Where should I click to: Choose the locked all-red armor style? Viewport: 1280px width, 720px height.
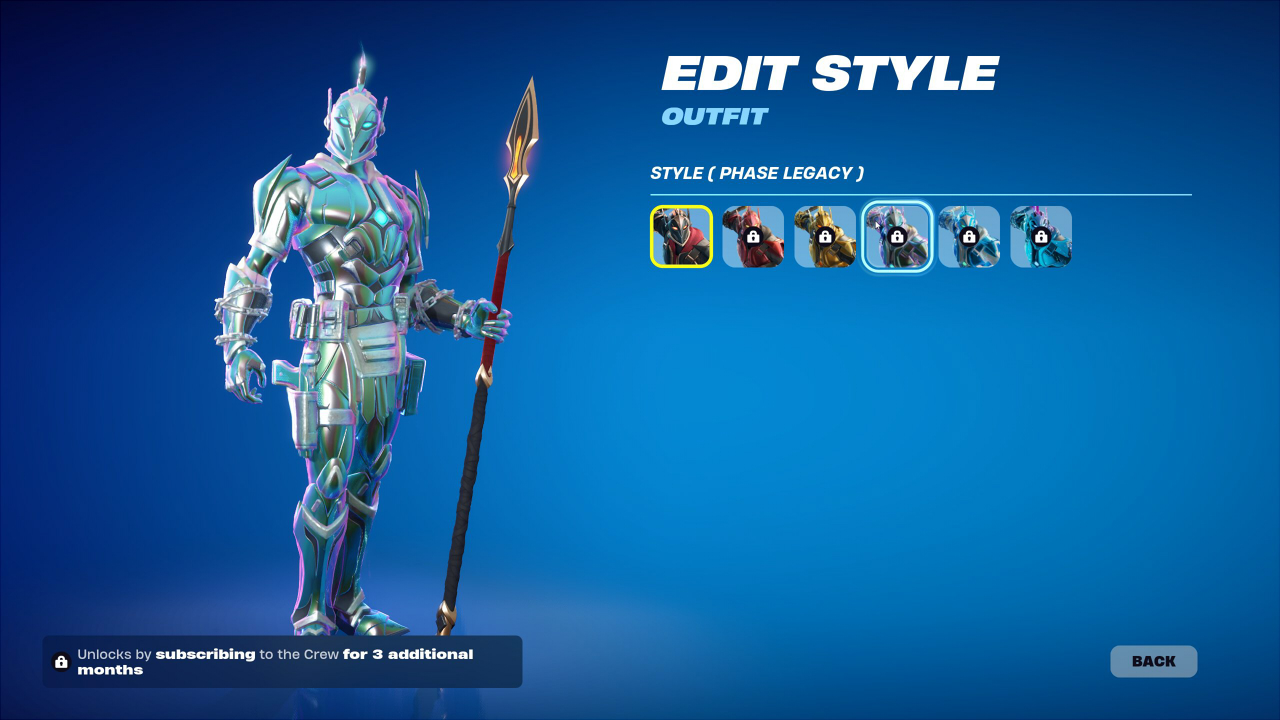click(x=753, y=237)
